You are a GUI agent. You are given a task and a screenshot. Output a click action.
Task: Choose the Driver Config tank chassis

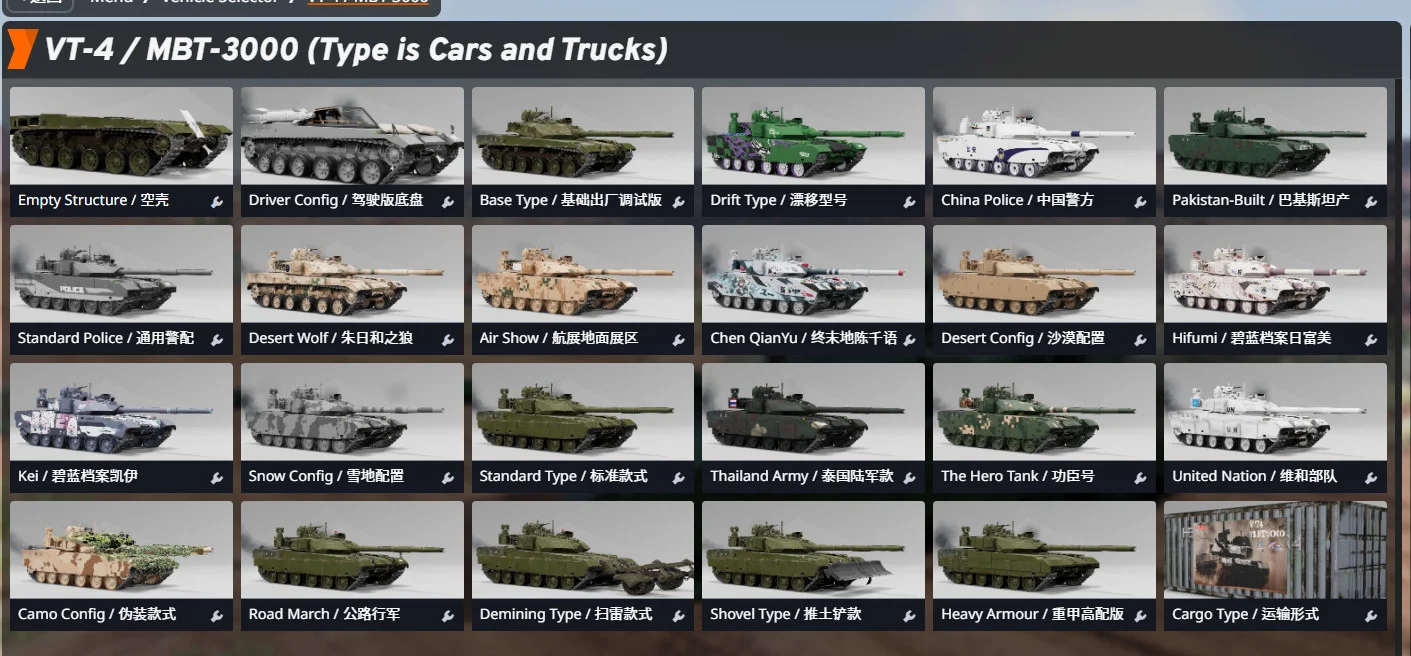[352, 138]
